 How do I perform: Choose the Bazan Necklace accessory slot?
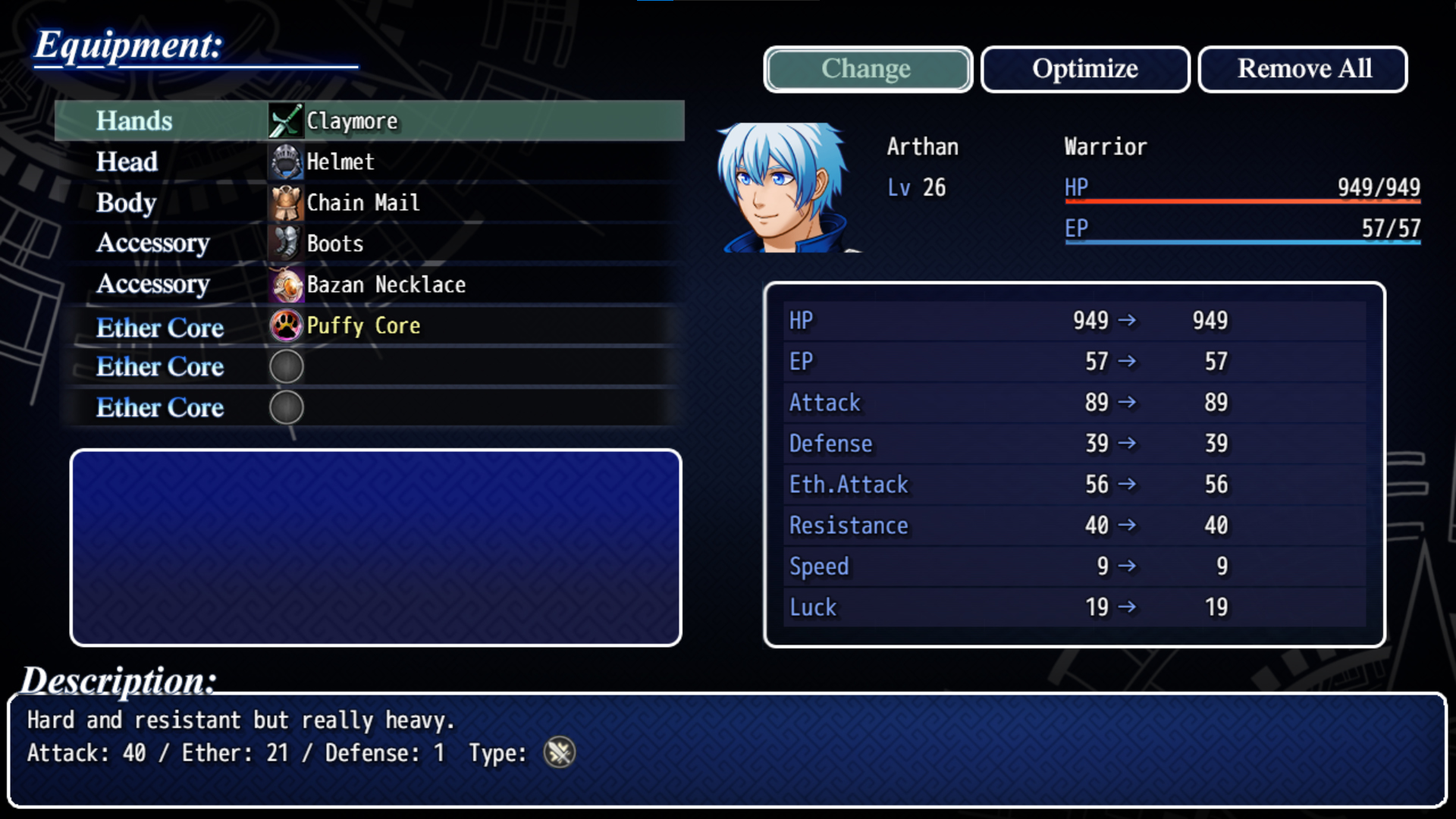click(370, 285)
